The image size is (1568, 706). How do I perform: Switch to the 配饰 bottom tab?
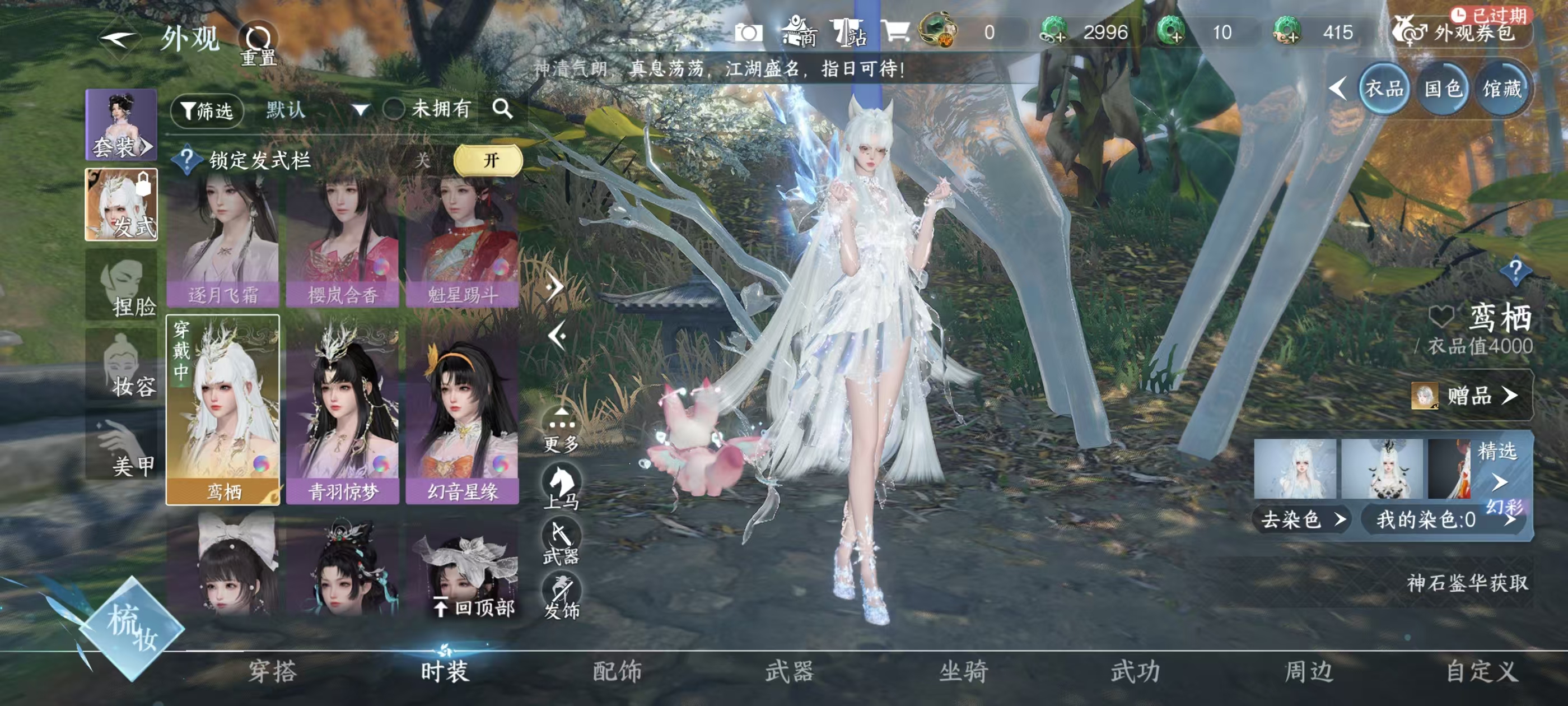pyautogui.click(x=617, y=672)
